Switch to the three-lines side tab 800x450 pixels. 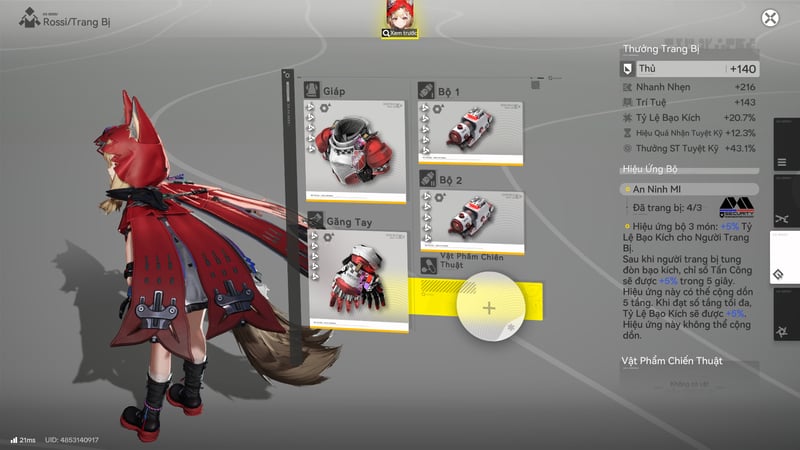coord(783,162)
